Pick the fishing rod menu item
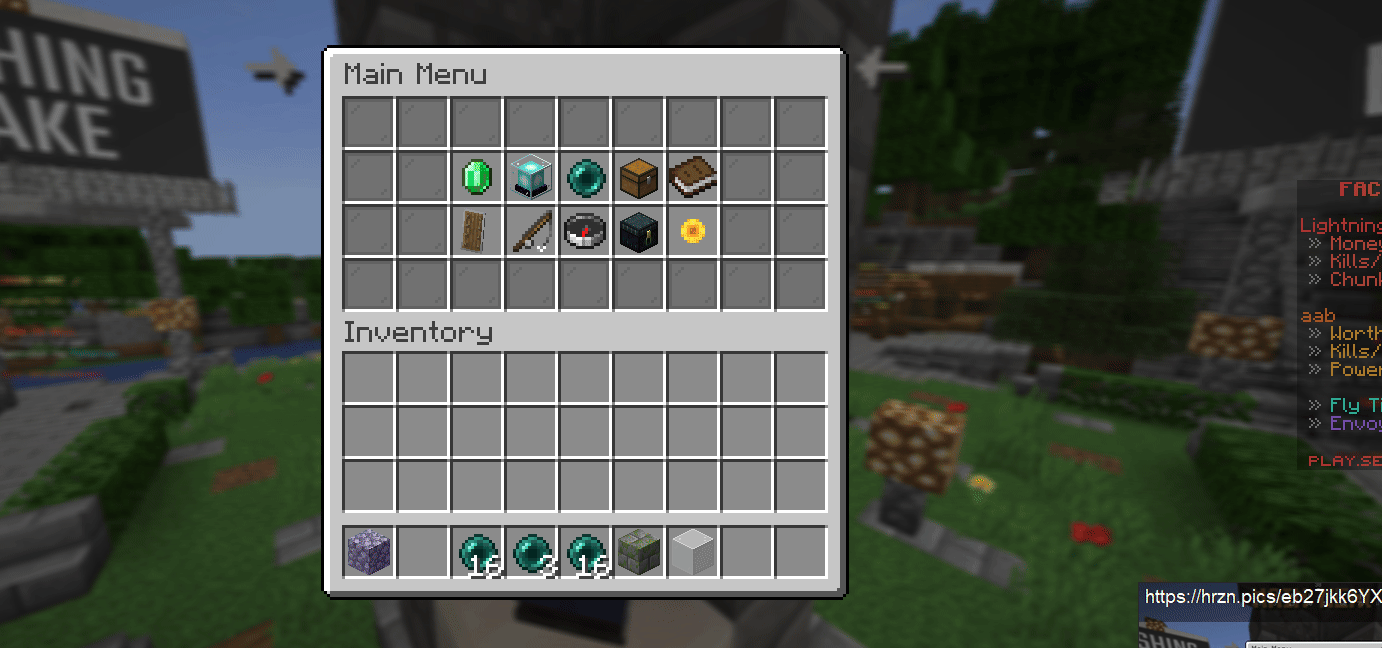The width and height of the screenshot is (1382, 648). point(531,231)
